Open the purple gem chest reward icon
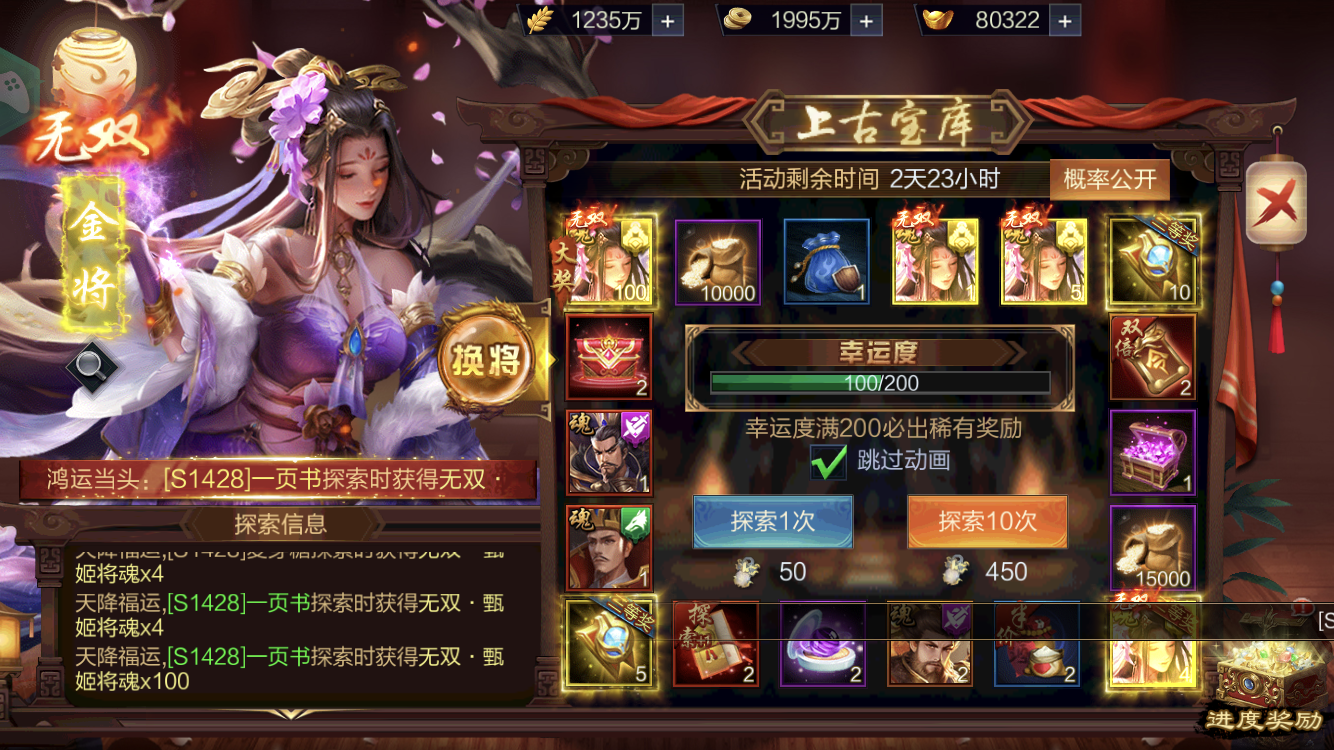Image resolution: width=1334 pixels, height=750 pixels. tap(1152, 450)
